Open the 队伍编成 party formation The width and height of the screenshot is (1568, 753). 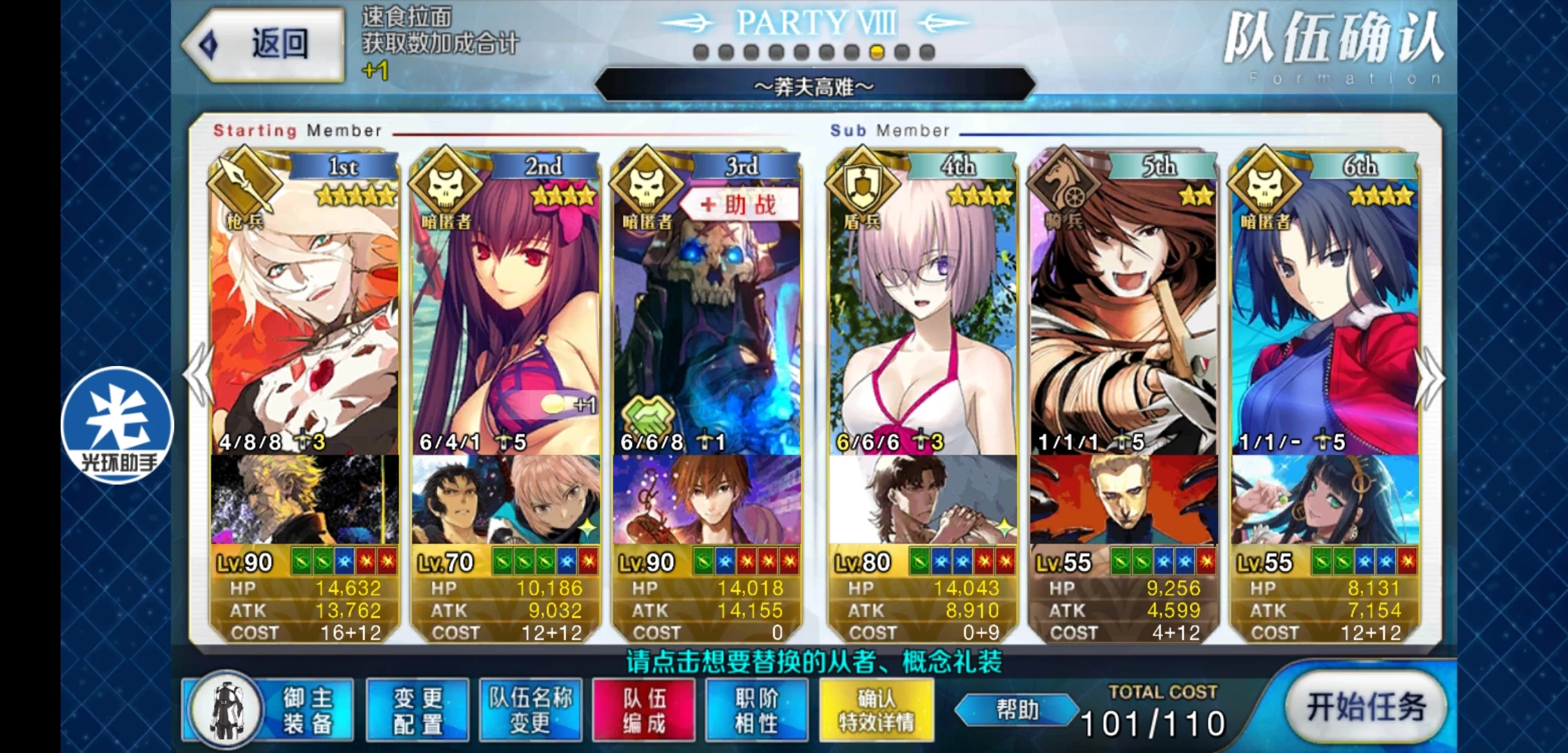click(644, 710)
